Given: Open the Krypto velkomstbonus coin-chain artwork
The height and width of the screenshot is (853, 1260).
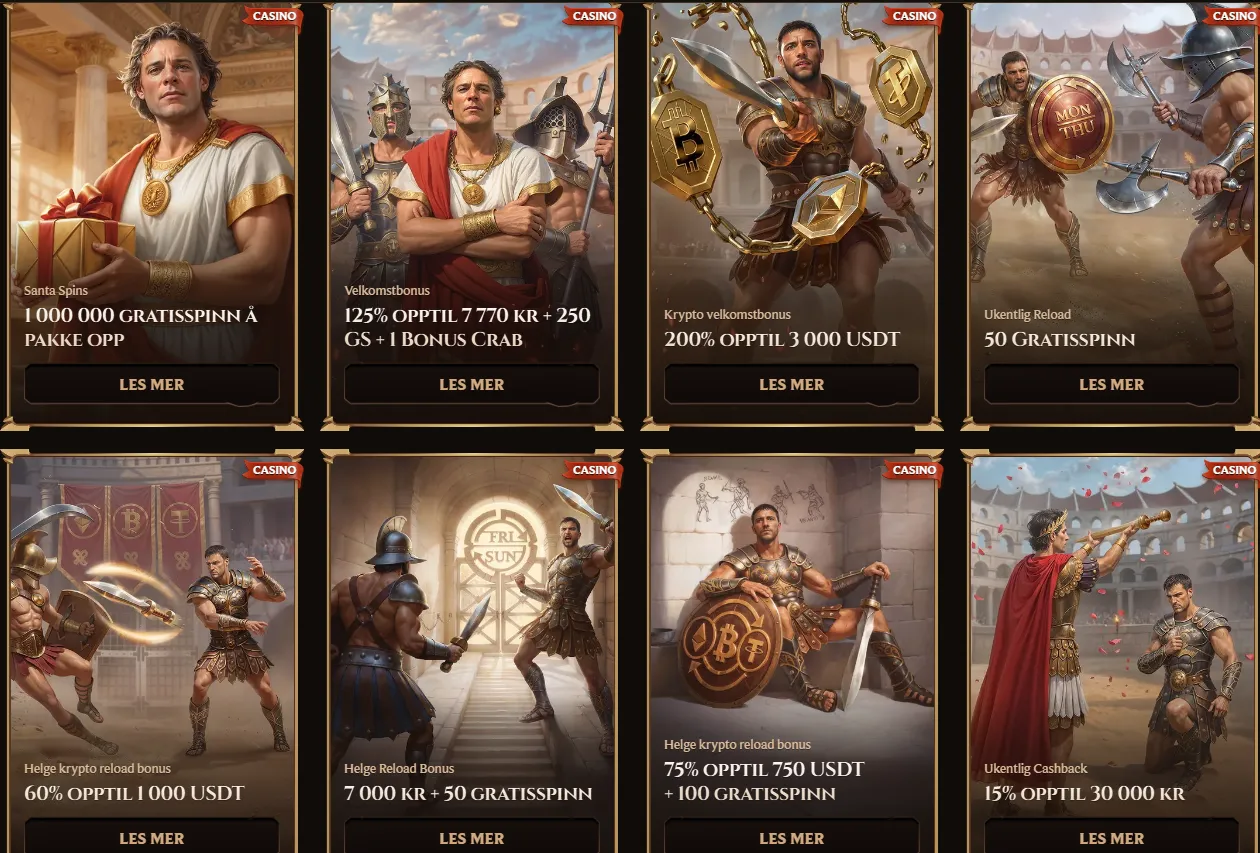Looking at the screenshot, I should click(x=792, y=150).
